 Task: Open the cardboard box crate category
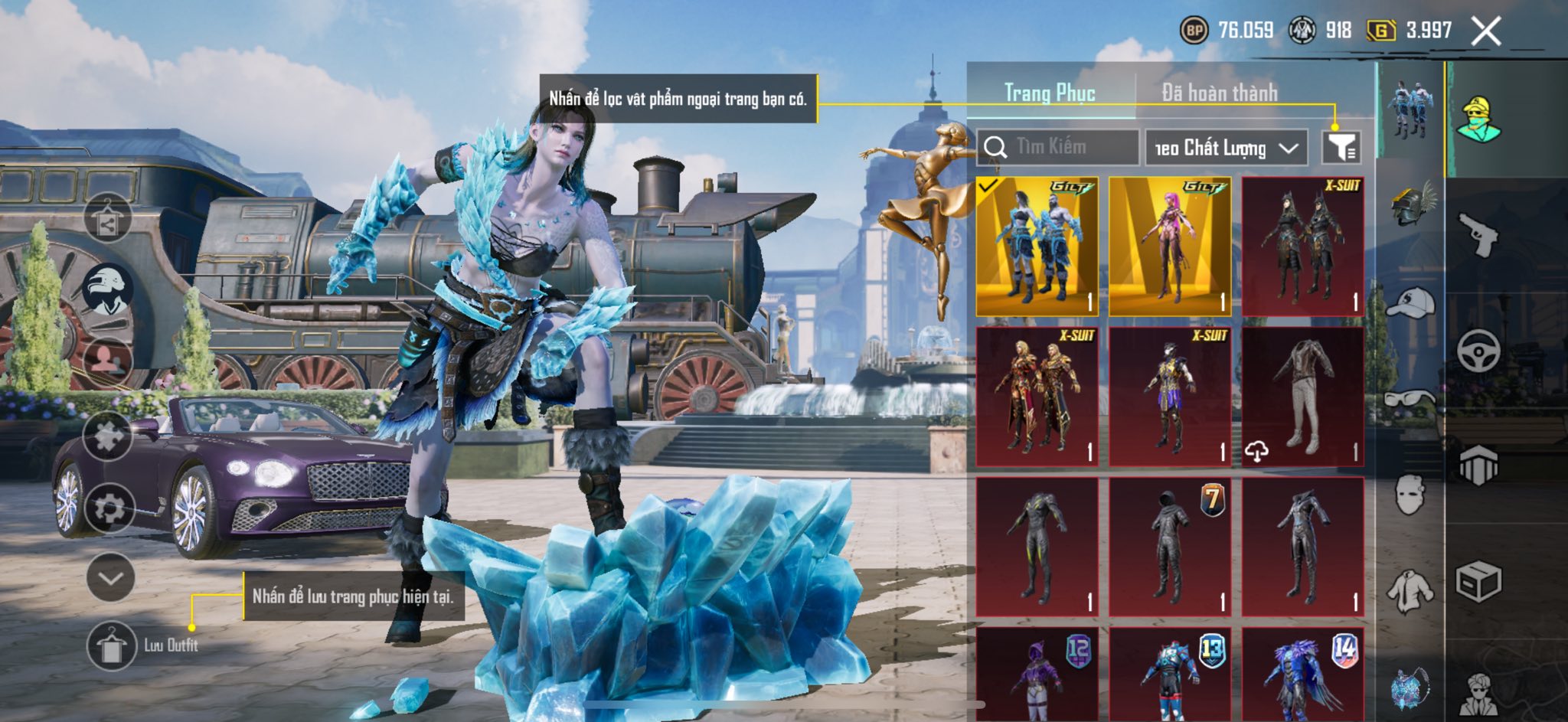[1478, 583]
